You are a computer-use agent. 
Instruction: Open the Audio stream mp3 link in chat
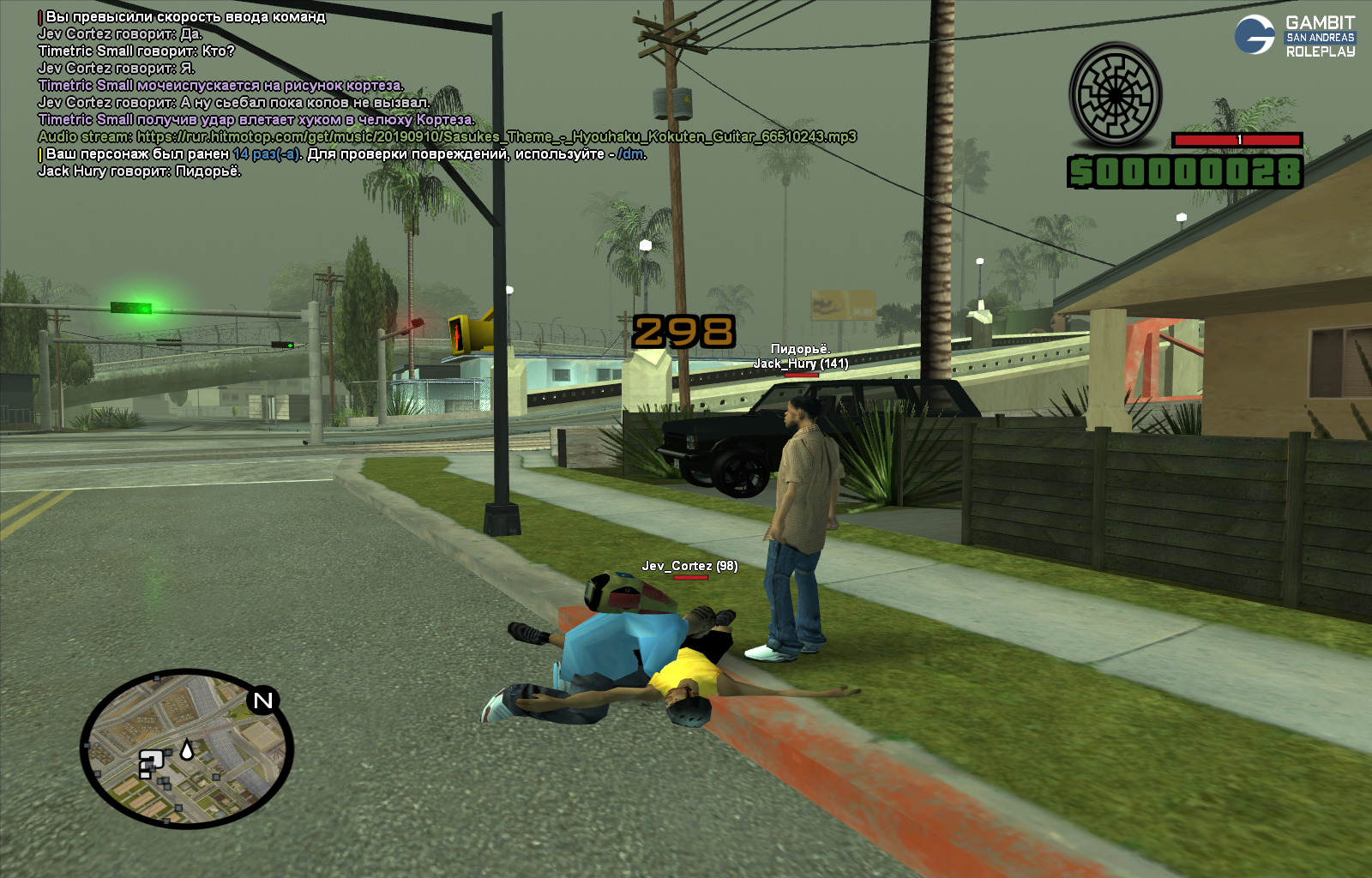496,136
